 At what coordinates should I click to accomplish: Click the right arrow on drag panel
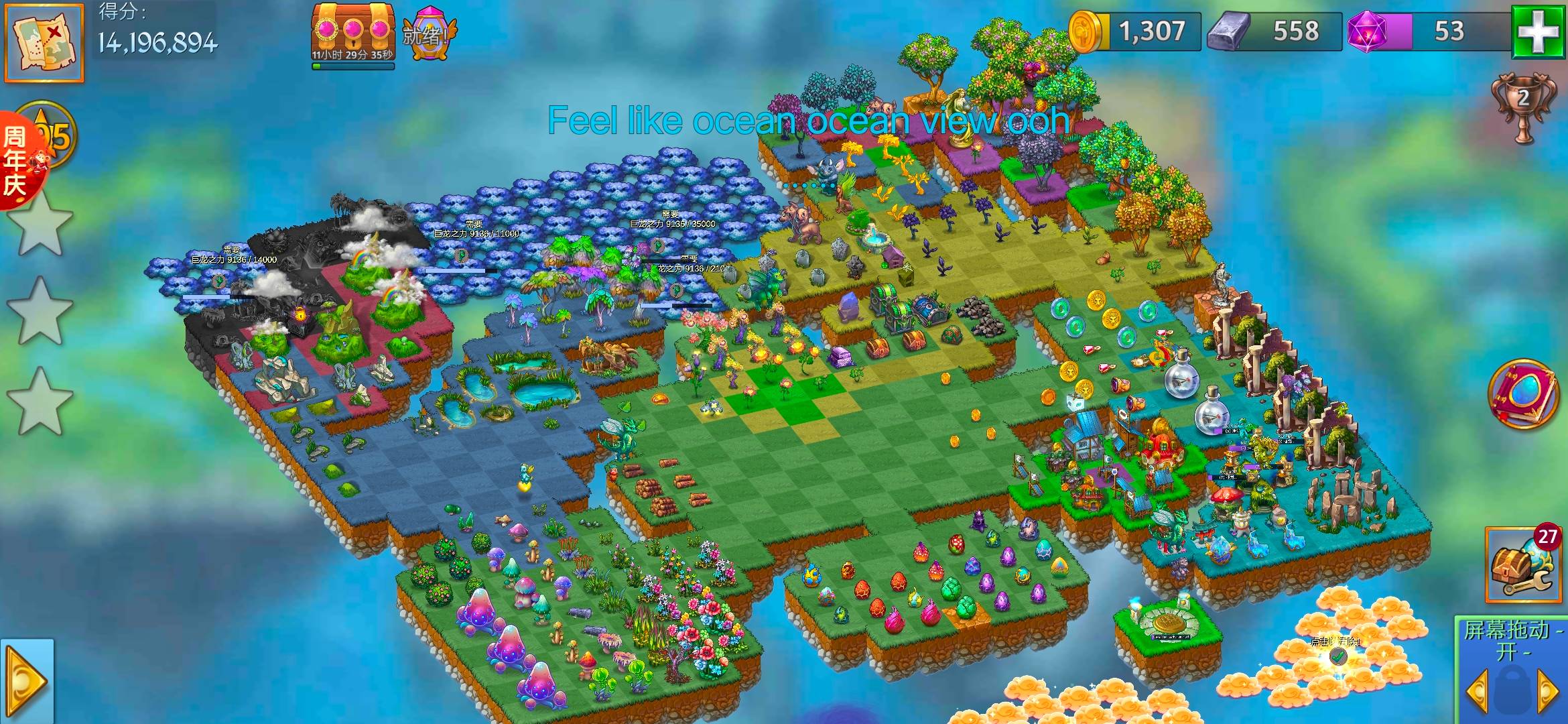pos(1547,690)
